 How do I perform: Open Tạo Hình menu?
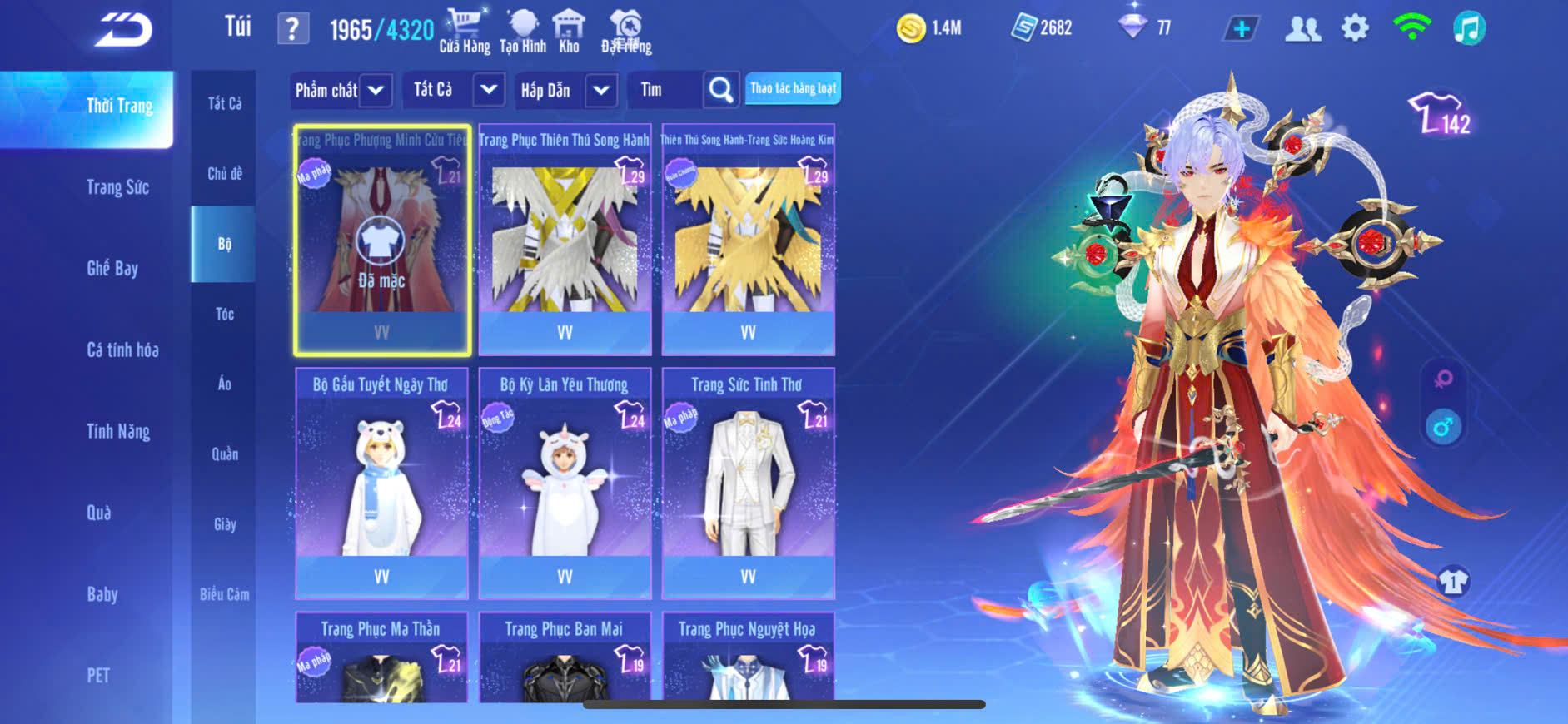click(x=523, y=31)
